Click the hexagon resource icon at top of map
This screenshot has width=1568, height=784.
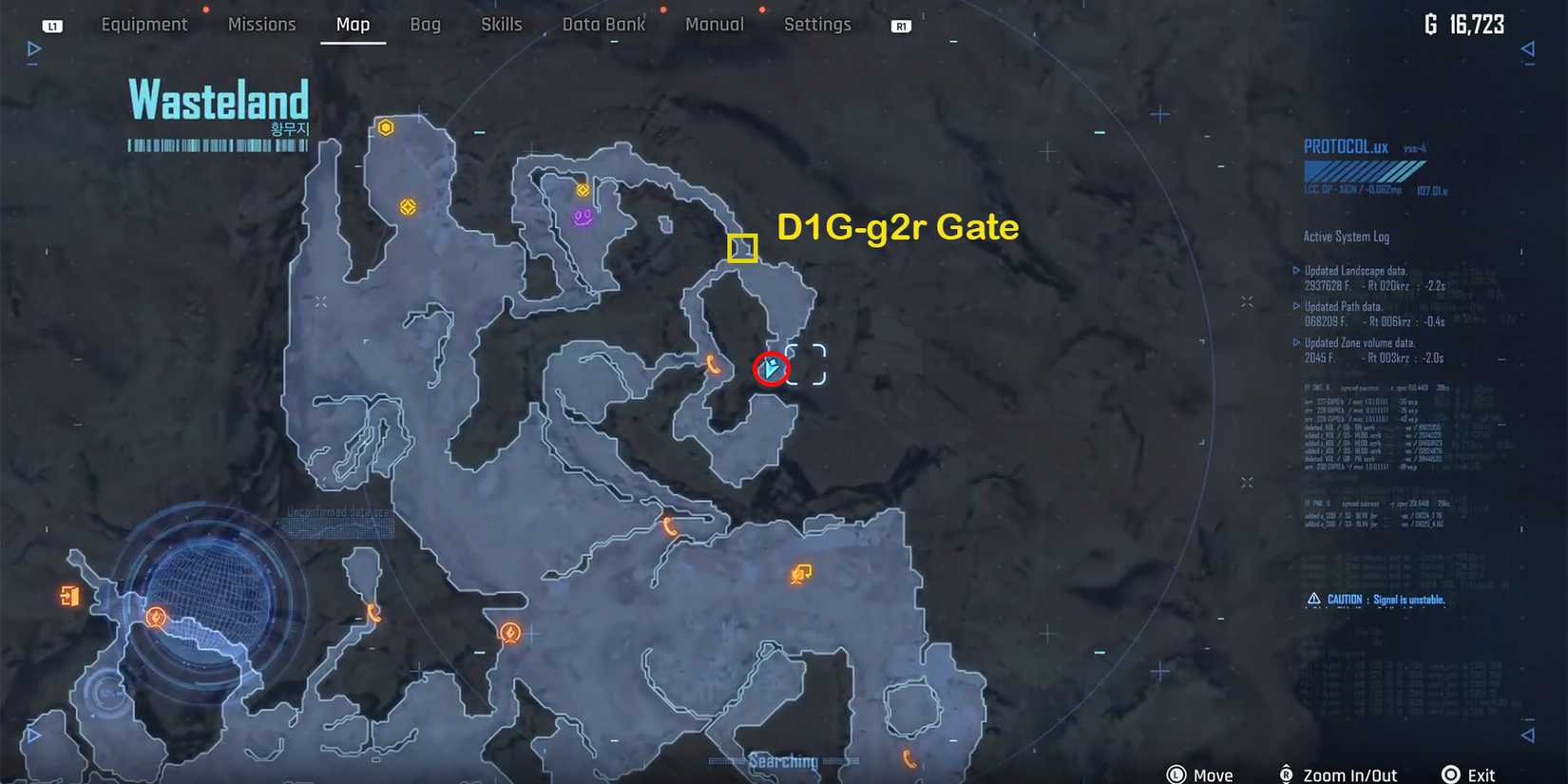(x=387, y=124)
